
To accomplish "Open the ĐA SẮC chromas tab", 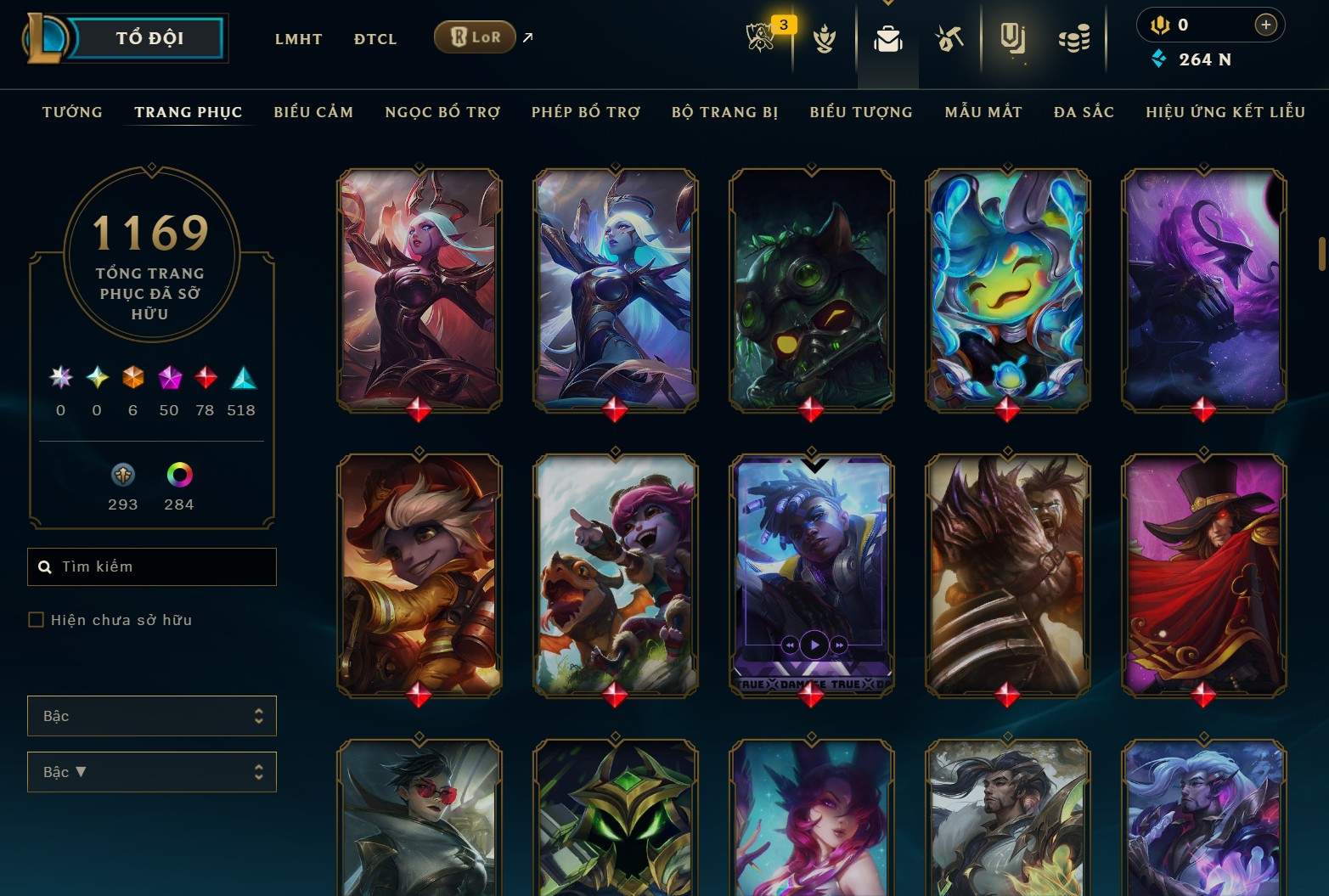I will [x=1084, y=112].
